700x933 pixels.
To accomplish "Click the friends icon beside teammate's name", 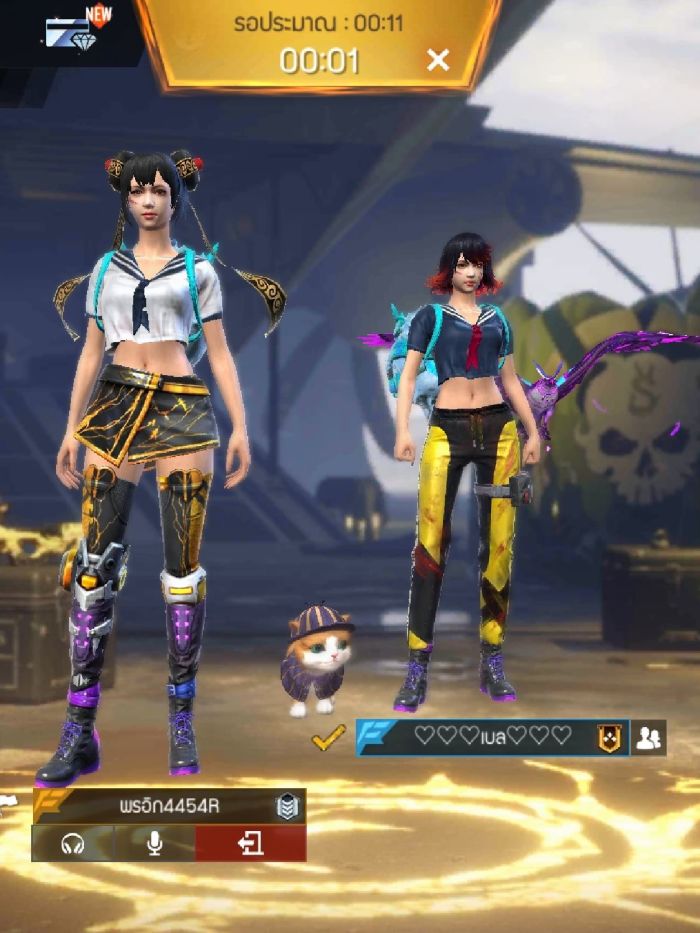I will [x=649, y=738].
